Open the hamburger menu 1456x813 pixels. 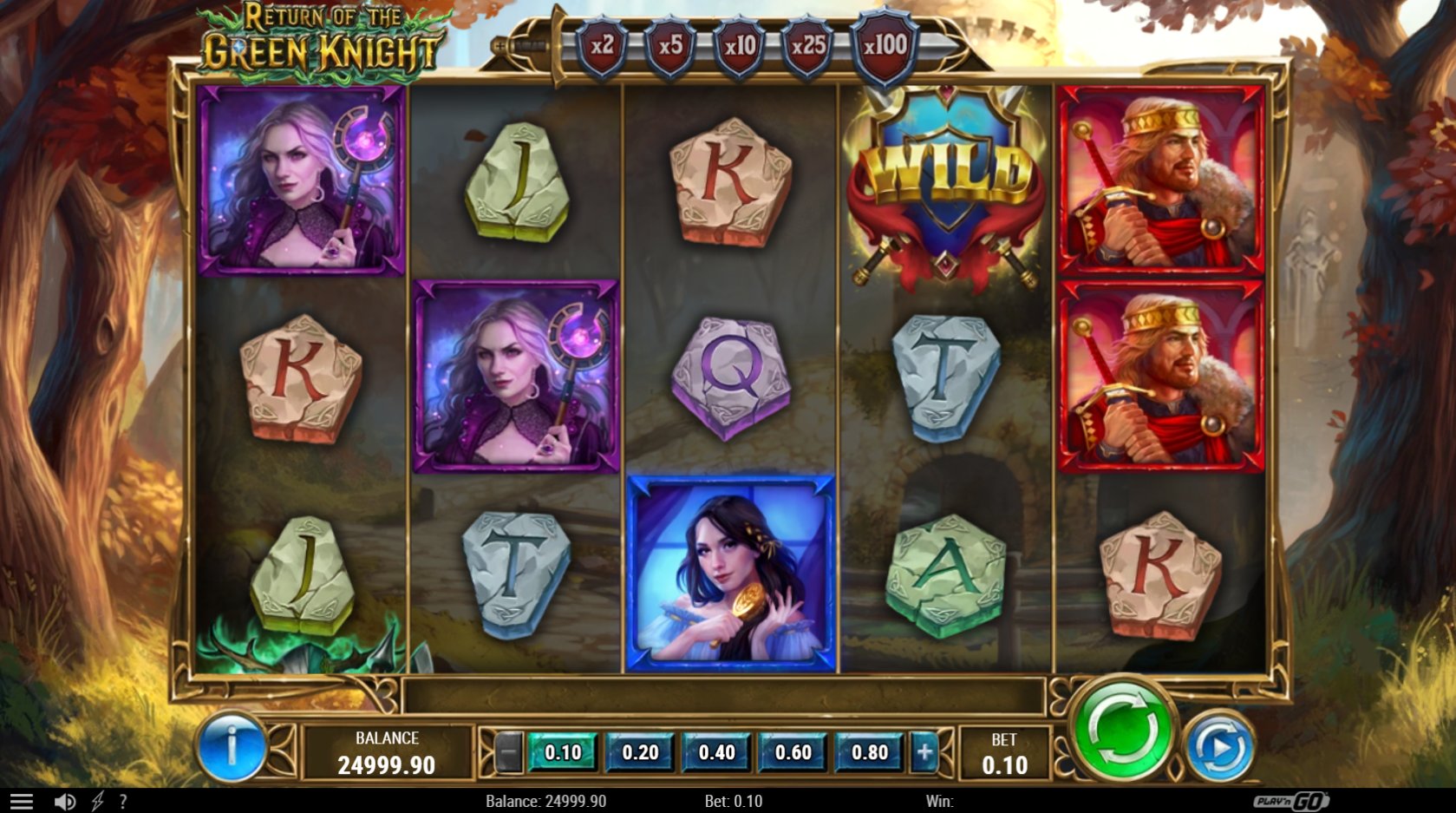click(22, 802)
